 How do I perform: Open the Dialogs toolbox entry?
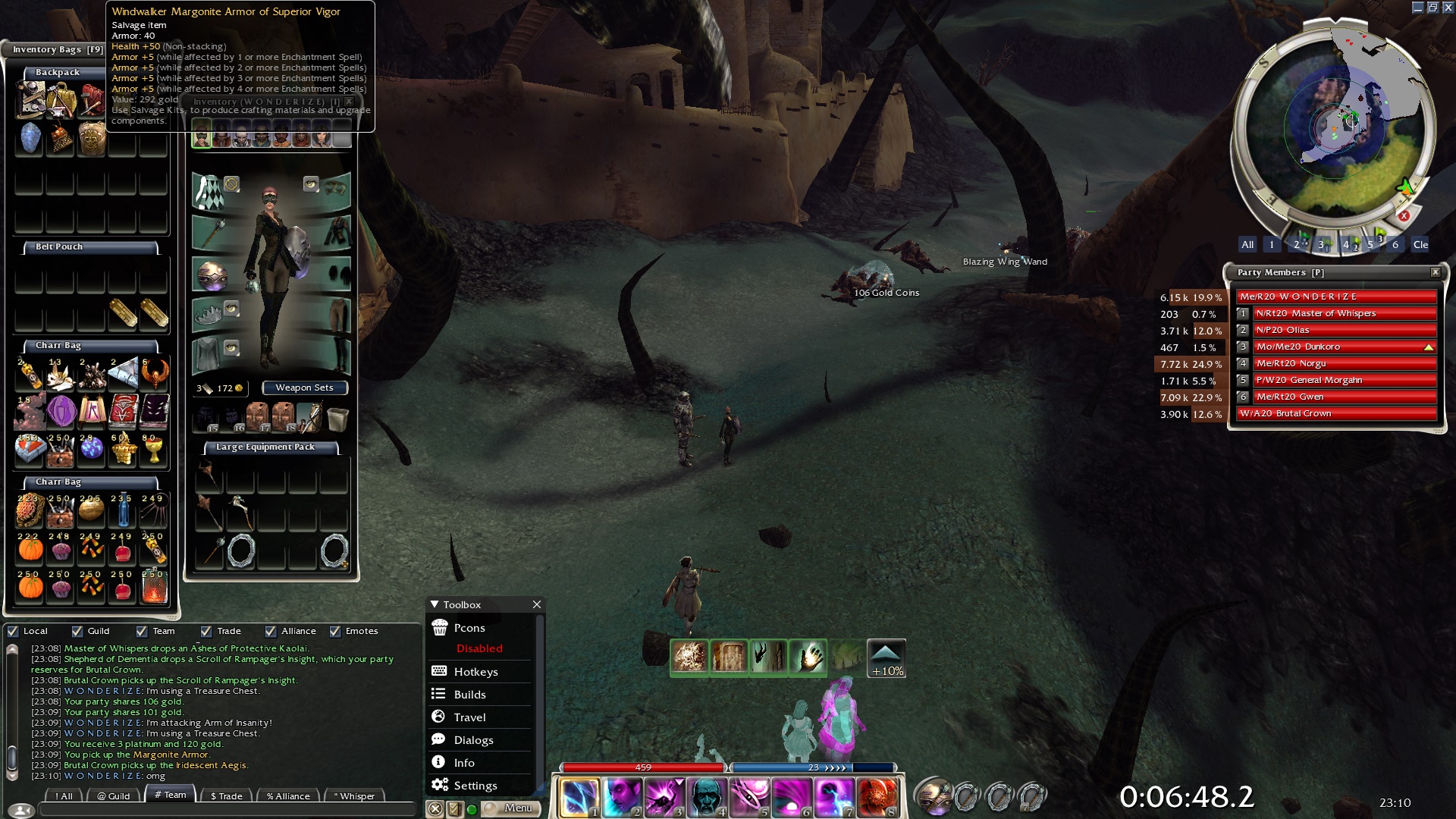(473, 740)
